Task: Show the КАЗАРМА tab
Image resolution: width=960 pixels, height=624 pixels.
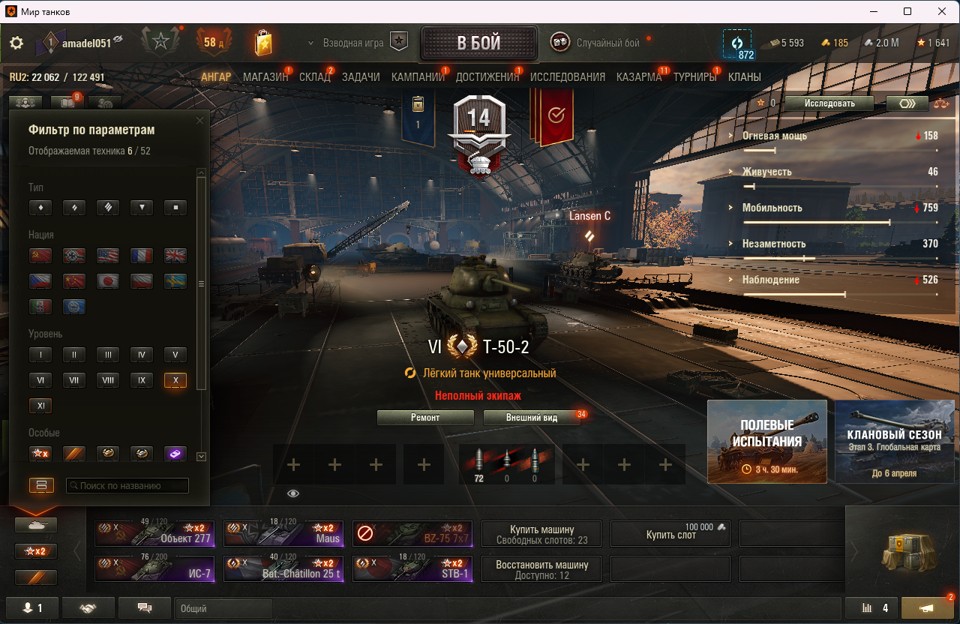Action: (x=638, y=77)
